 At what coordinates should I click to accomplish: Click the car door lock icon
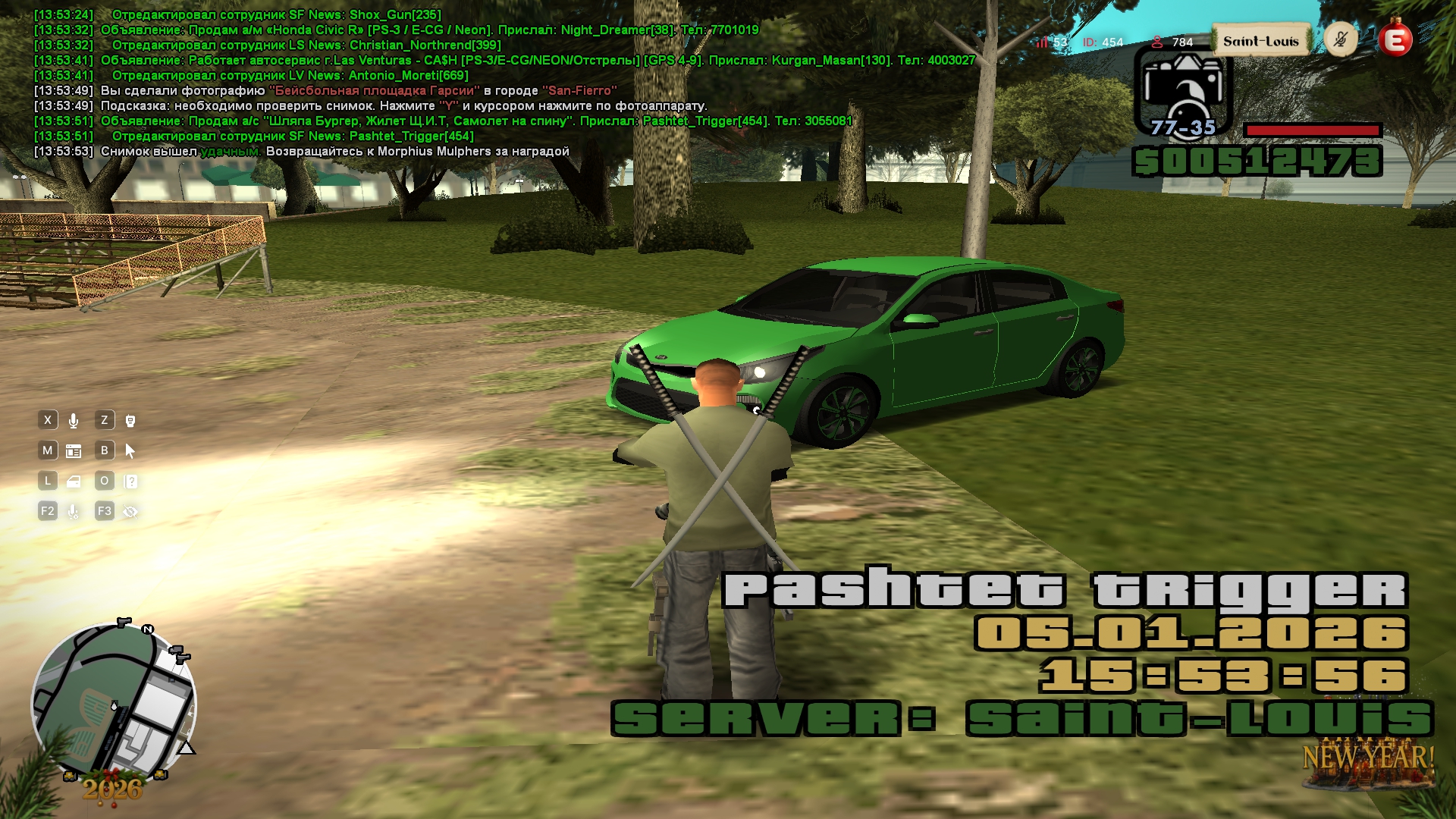[74, 482]
